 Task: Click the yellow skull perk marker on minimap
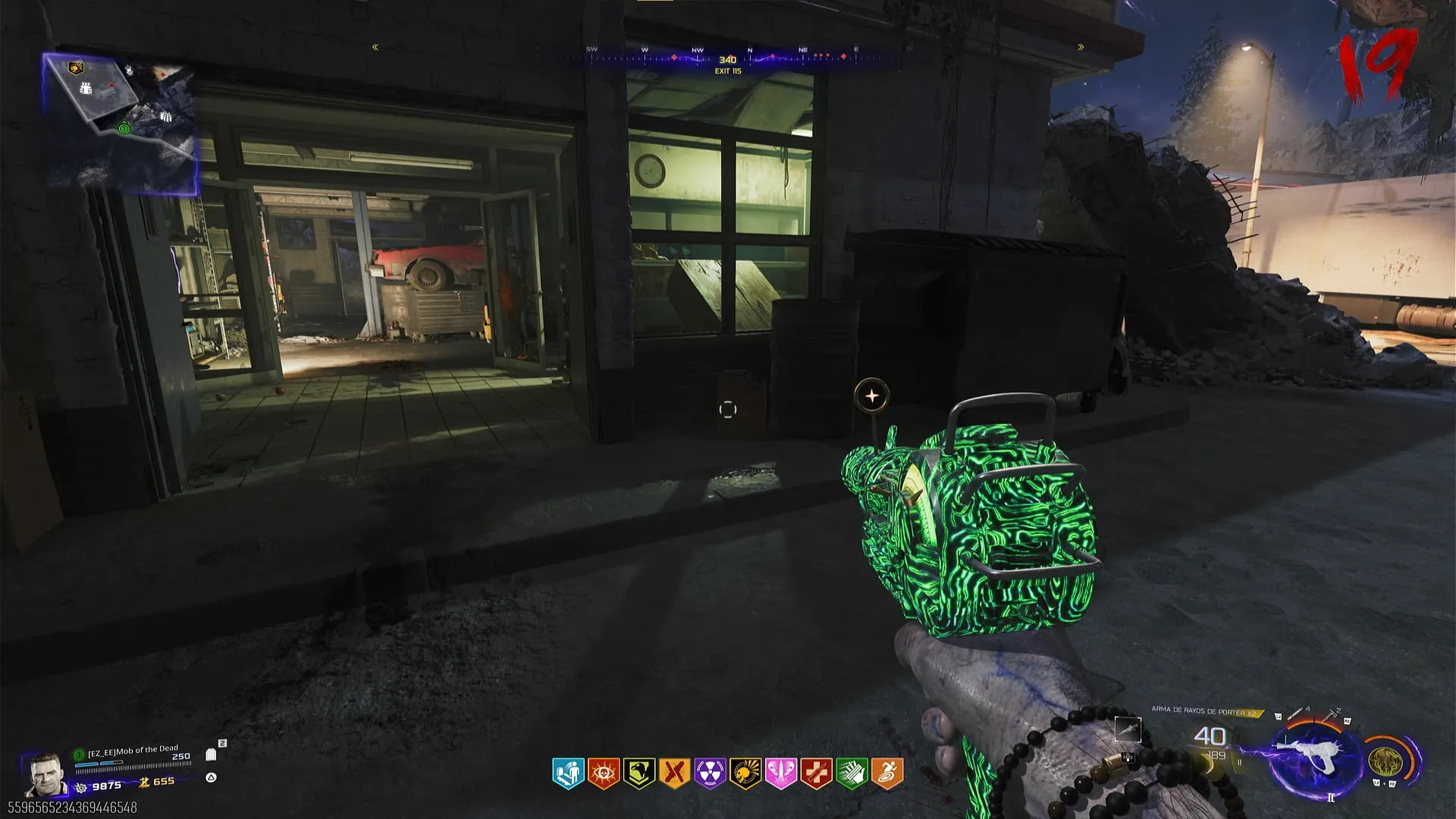click(75, 68)
